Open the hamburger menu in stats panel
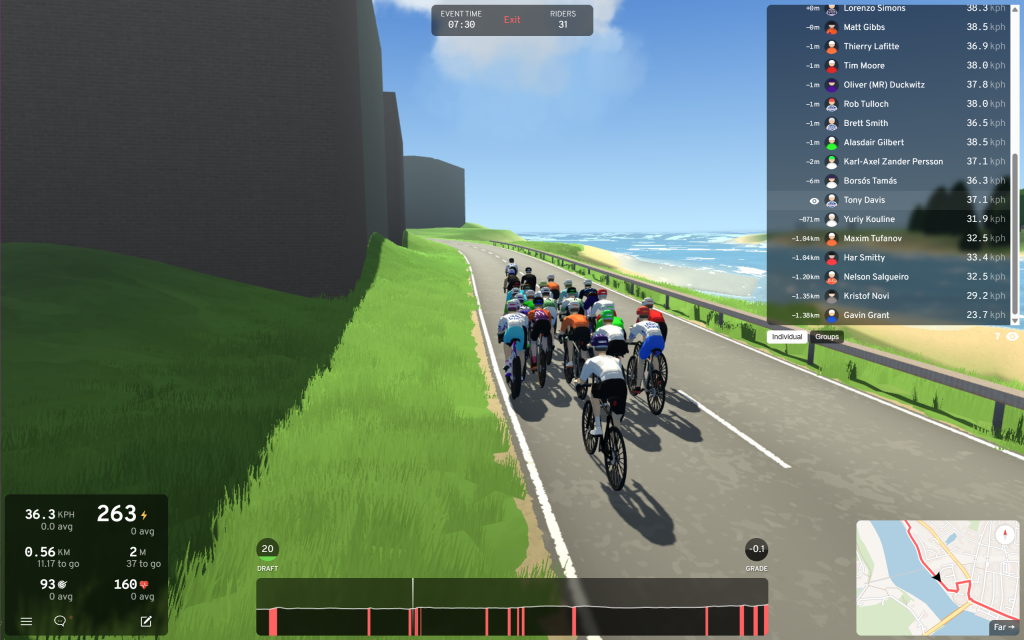 27,621
